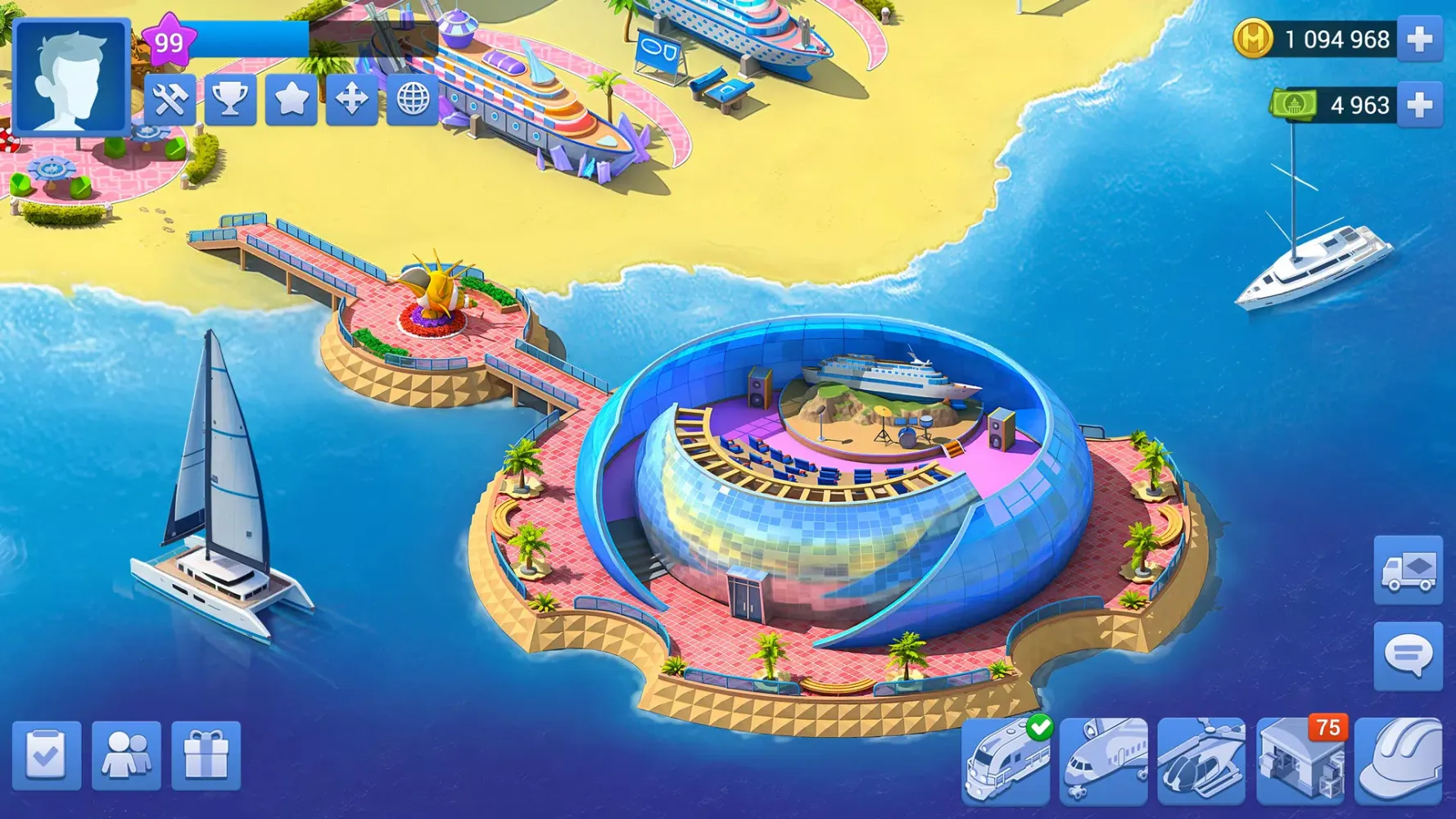Screen dimensions: 1456x819
Task: Open the hard hat construction menu
Action: pyautogui.click(x=1399, y=762)
